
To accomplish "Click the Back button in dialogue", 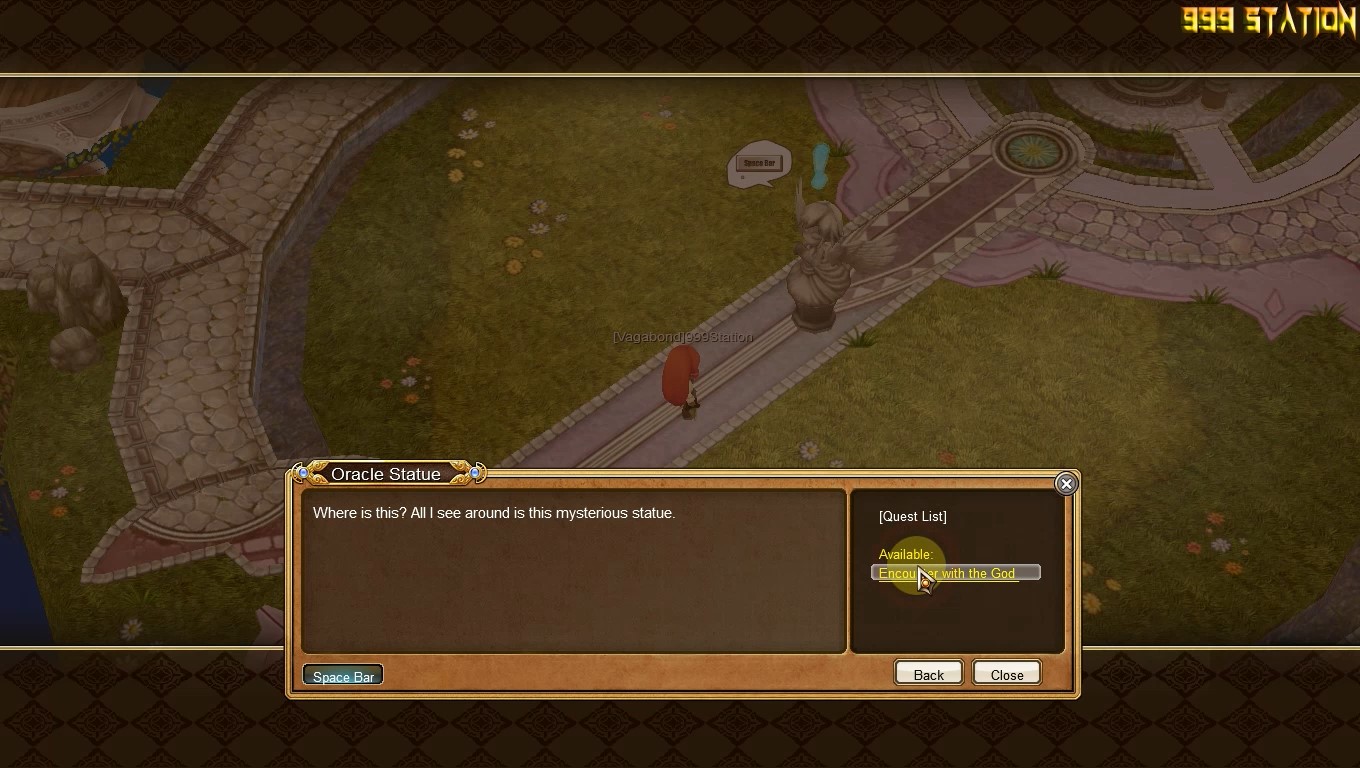I will click(x=928, y=674).
